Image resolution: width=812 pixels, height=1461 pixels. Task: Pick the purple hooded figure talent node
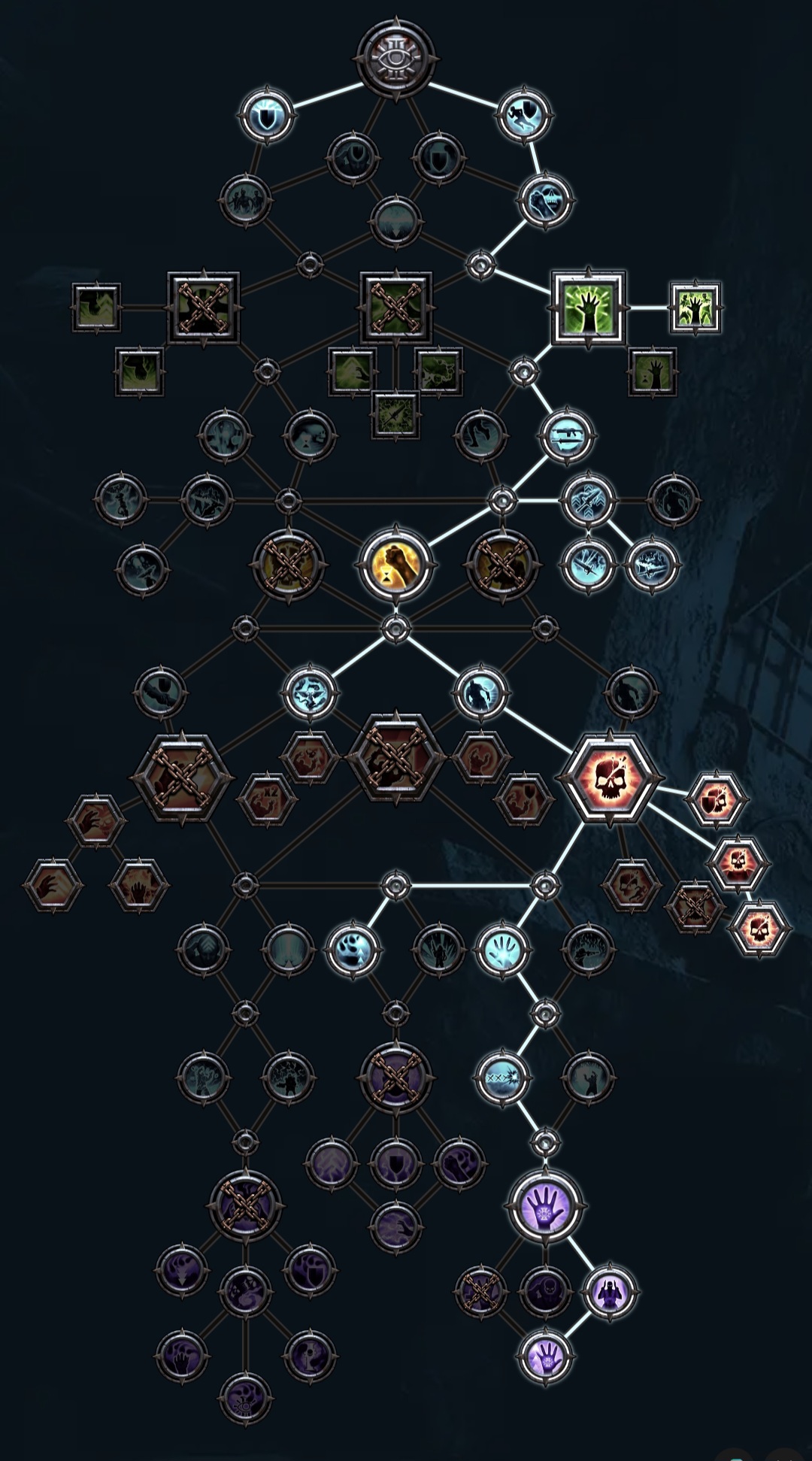point(609,1293)
